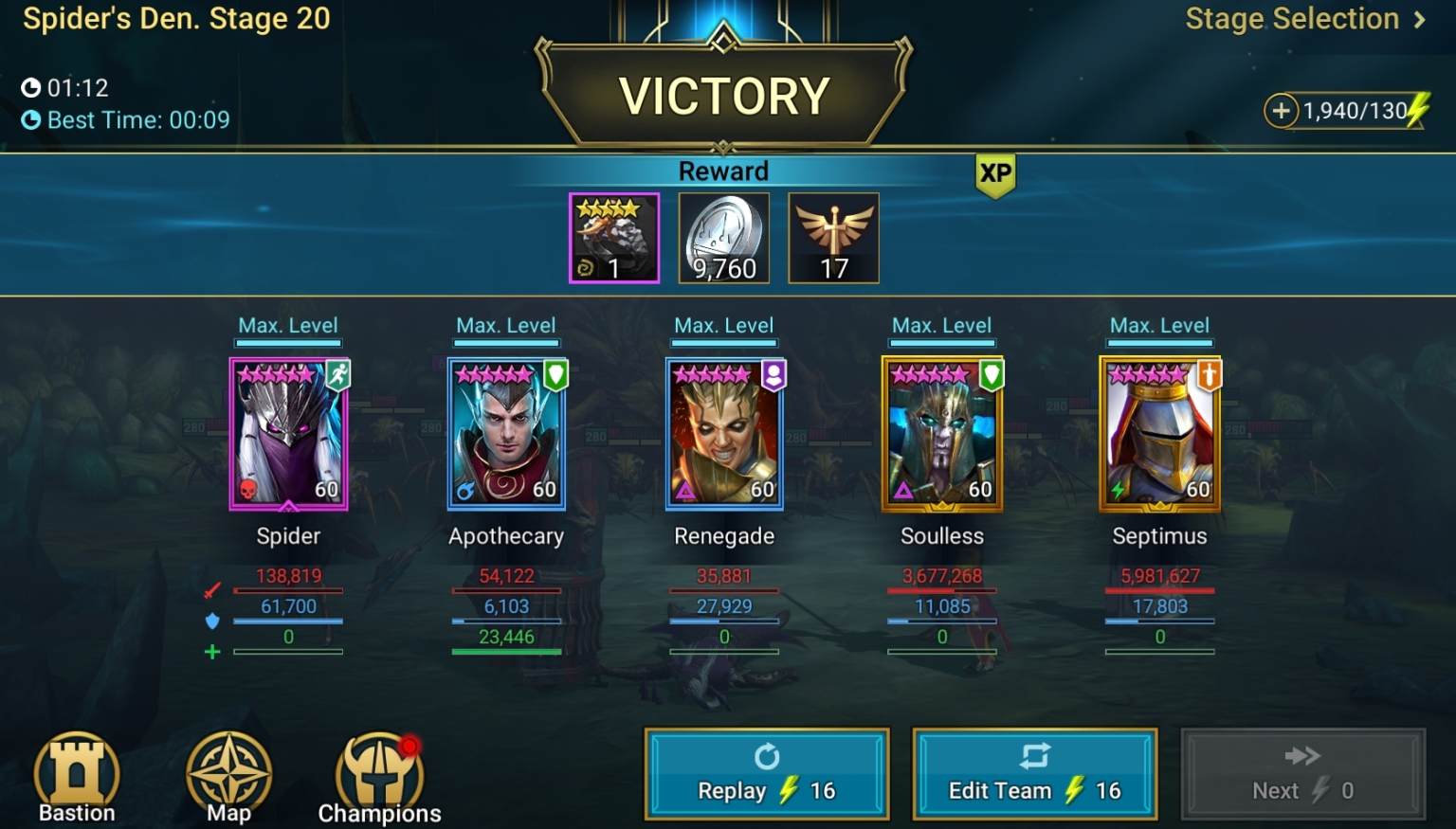Click the Victory banner
Viewport: 1456px width, 829px height.
pyautogui.click(x=723, y=93)
